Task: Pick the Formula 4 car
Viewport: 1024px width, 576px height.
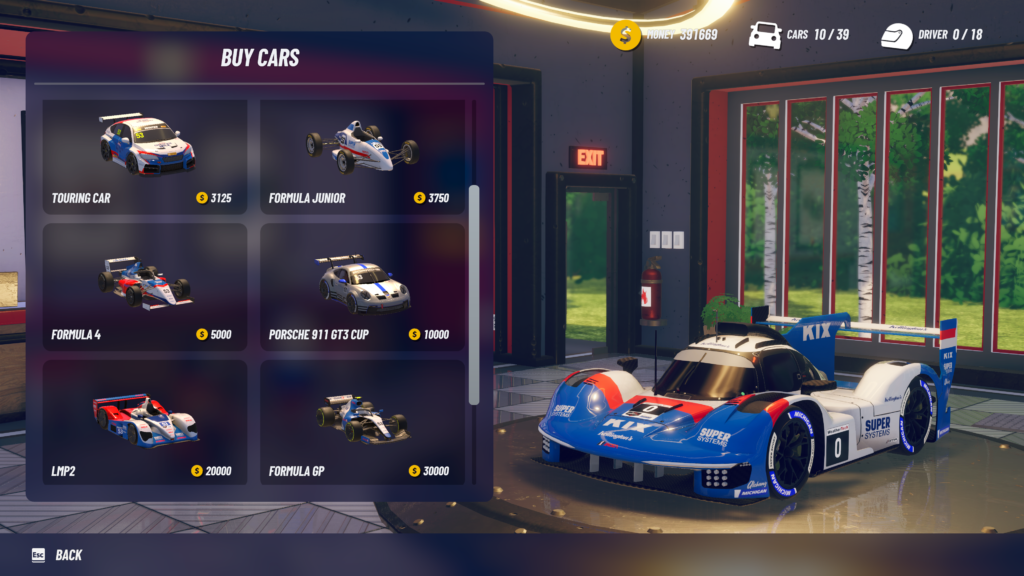Action: pos(145,287)
